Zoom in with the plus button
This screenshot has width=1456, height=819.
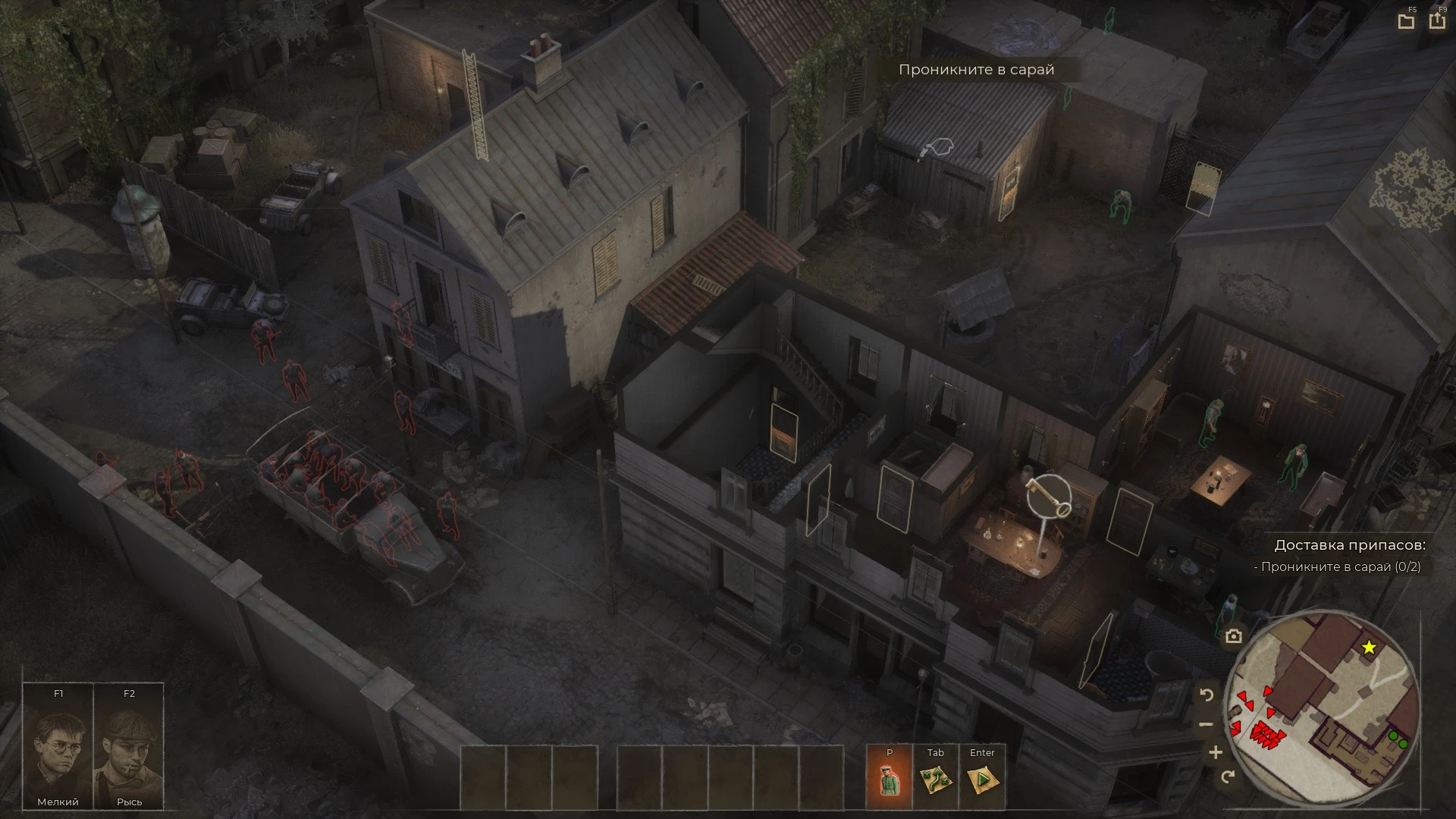click(x=1216, y=752)
